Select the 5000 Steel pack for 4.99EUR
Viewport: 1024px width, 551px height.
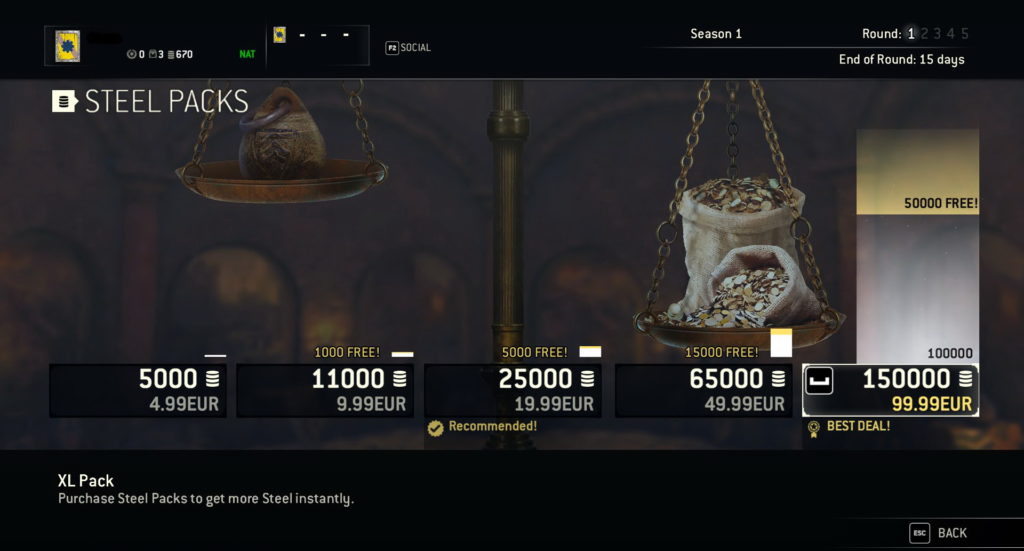click(138, 390)
